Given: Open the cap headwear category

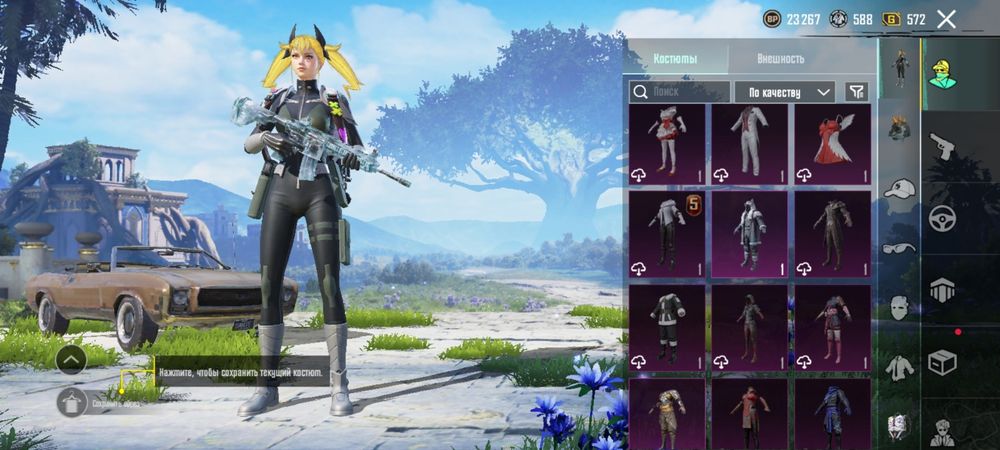Looking at the screenshot, I should 900,189.
